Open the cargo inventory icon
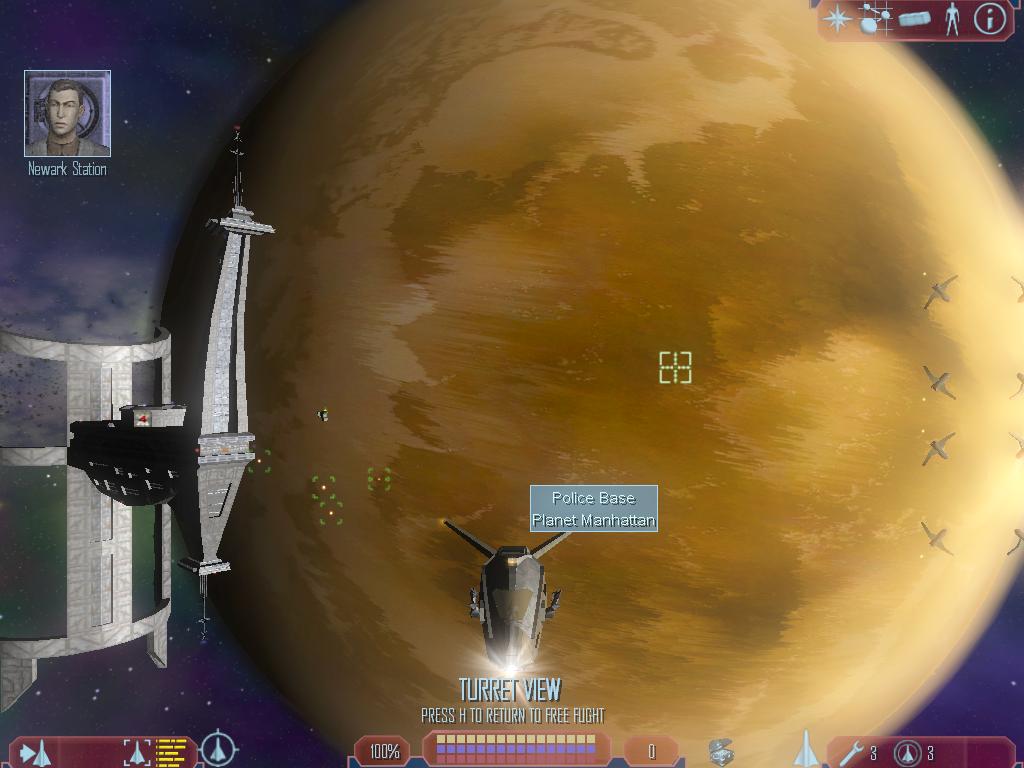The width and height of the screenshot is (1024, 768). [914, 18]
